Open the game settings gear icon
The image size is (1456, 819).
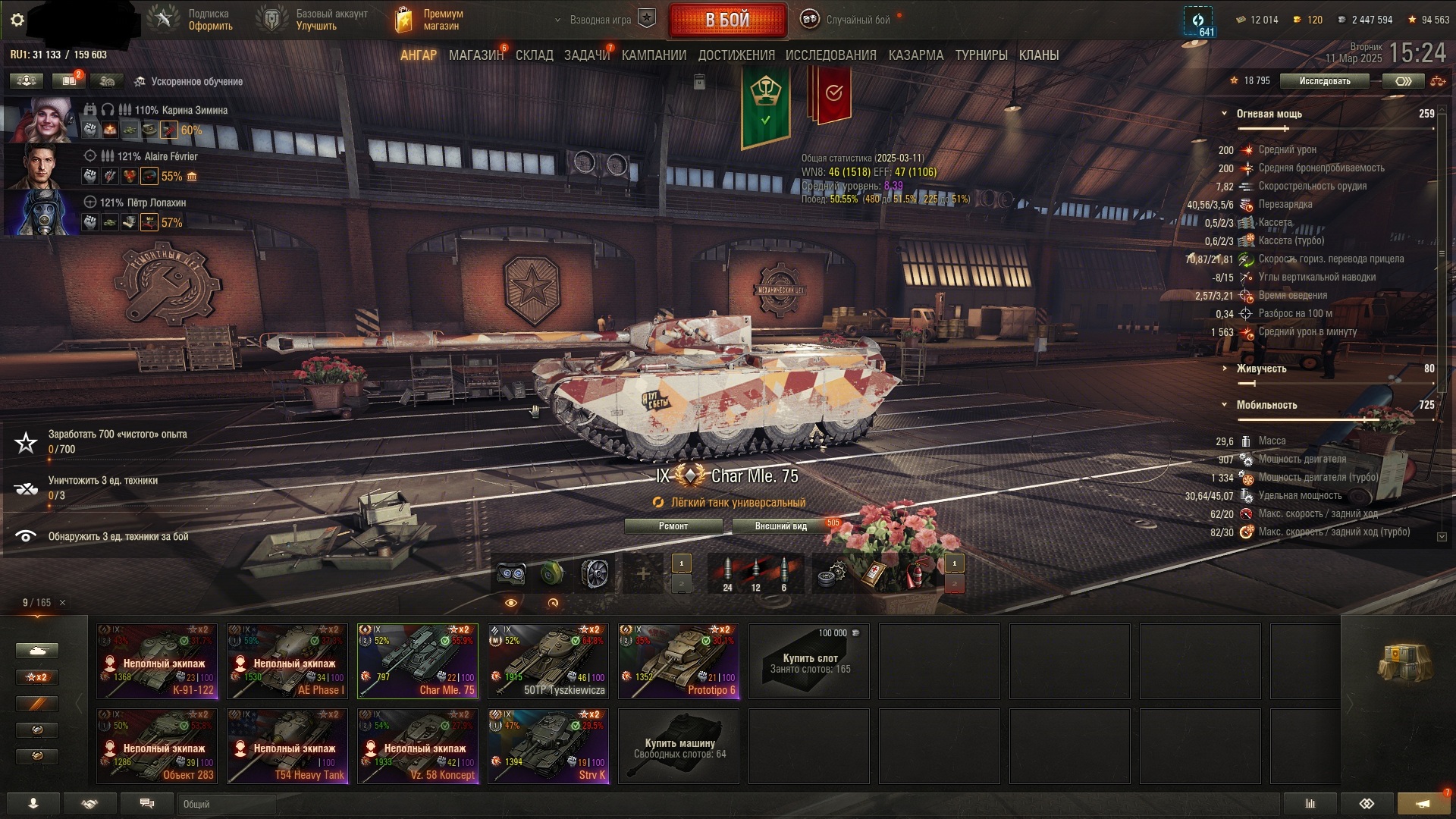(x=17, y=20)
